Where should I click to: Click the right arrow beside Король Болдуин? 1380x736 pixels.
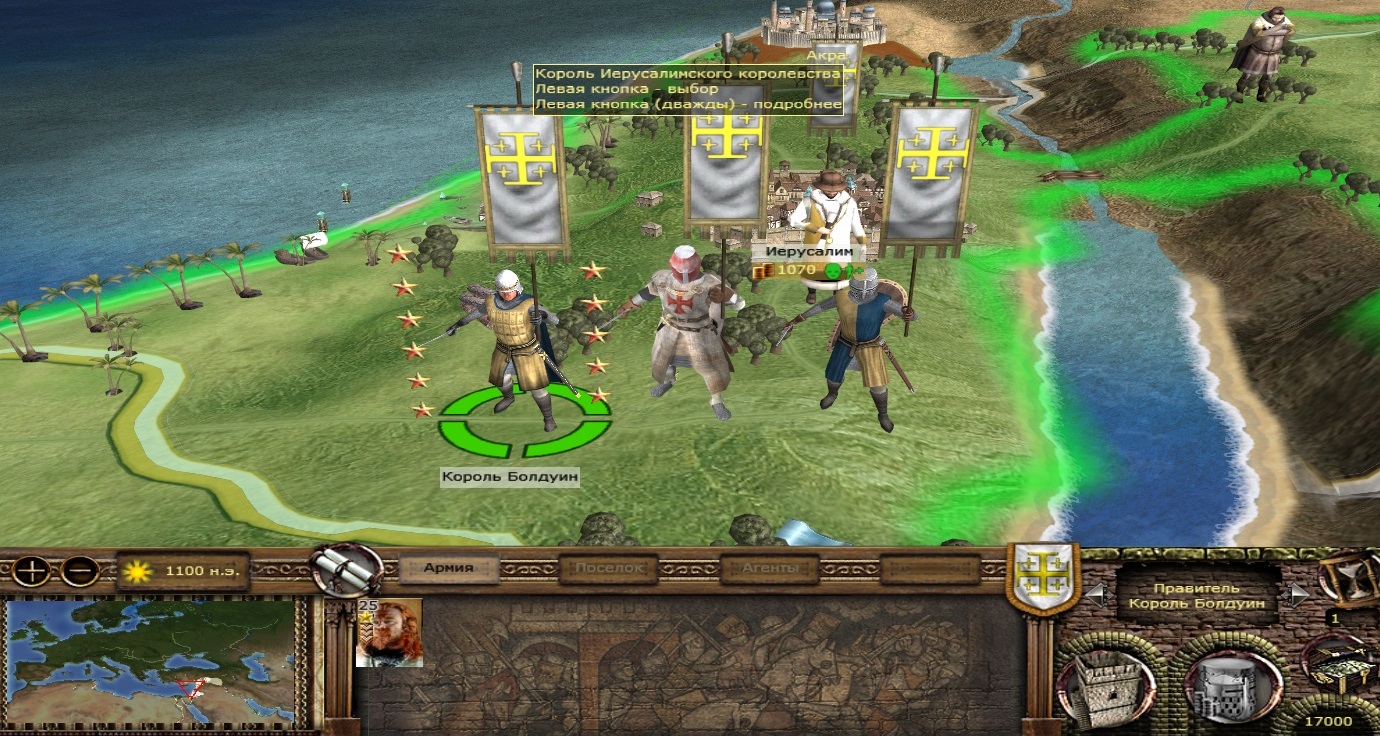pyautogui.click(x=1298, y=595)
